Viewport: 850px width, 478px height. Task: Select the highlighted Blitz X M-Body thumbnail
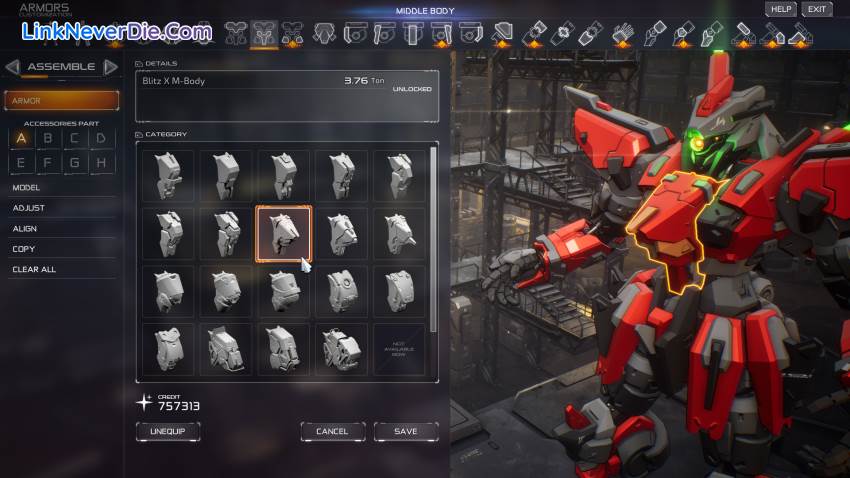(284, 233)
